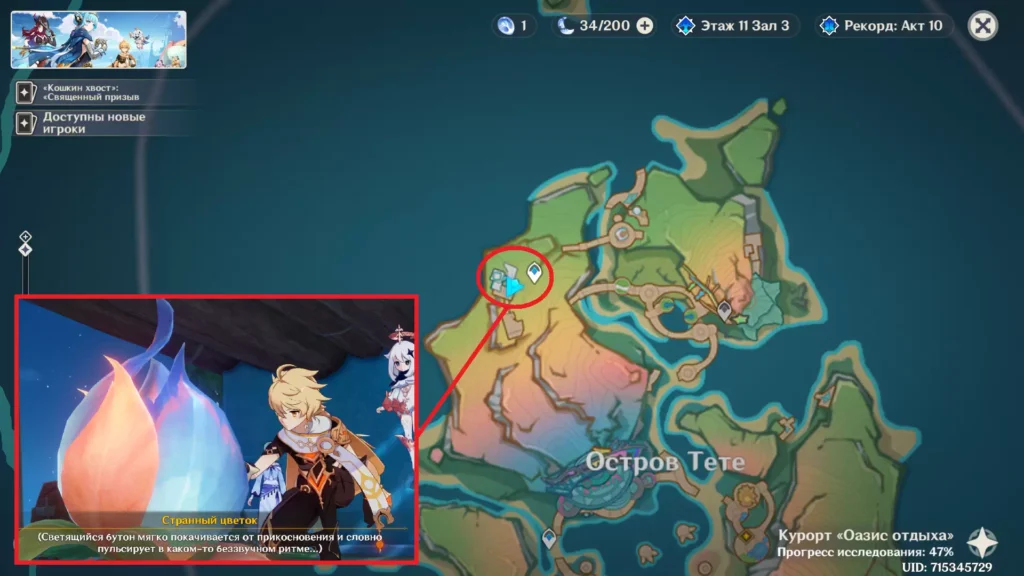Open the Spiral Abyss "Этаж 11 Зал 3" entry
Image resolution: width=1024 pixels, height=576 pixels.
click(x=736, y=26)
